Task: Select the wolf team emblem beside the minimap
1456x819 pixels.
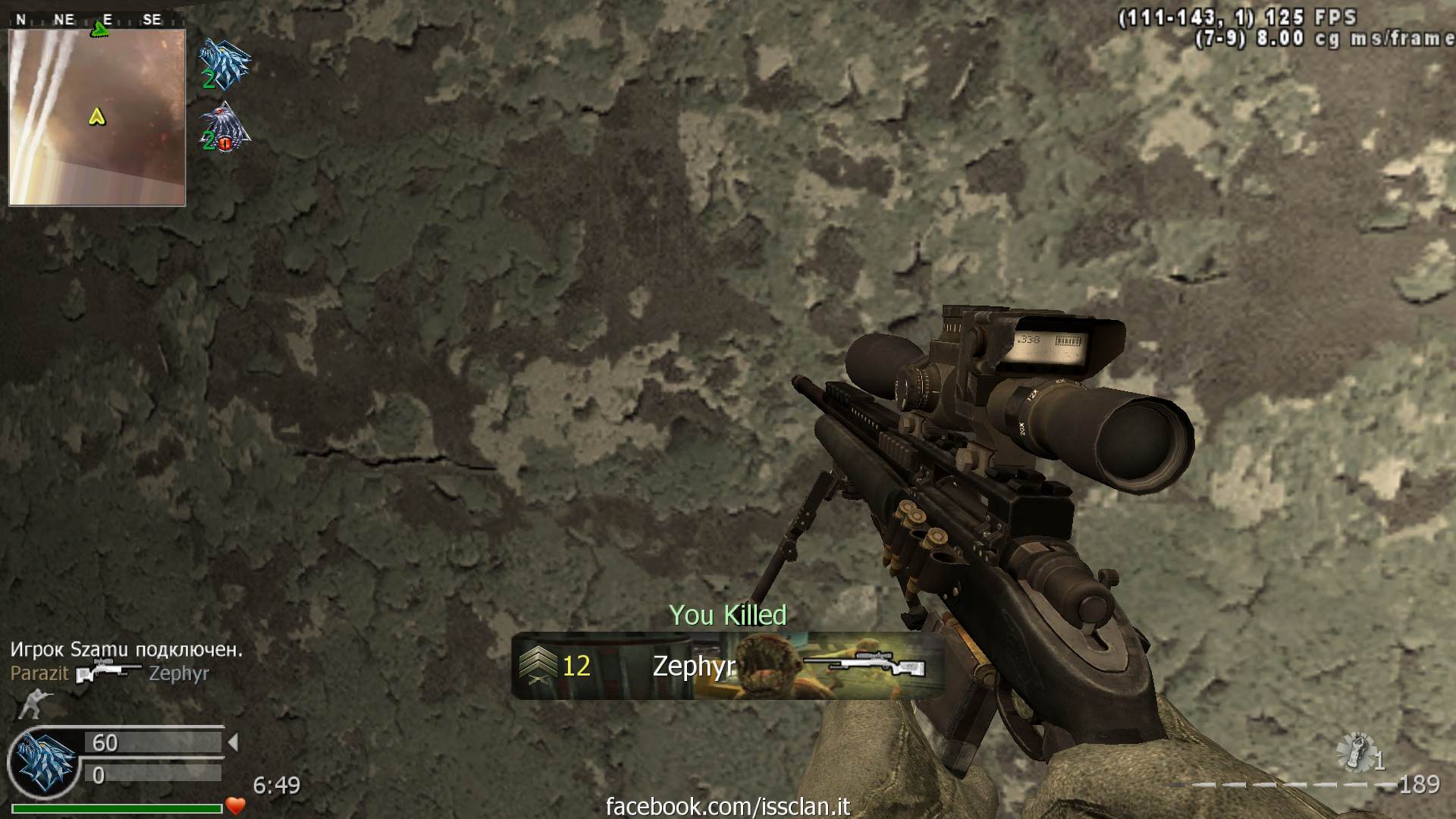Action: coord(224,62)
